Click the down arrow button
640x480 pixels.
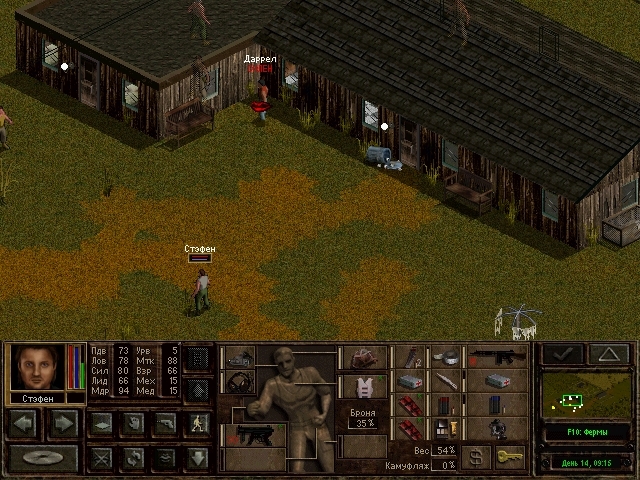197,458
